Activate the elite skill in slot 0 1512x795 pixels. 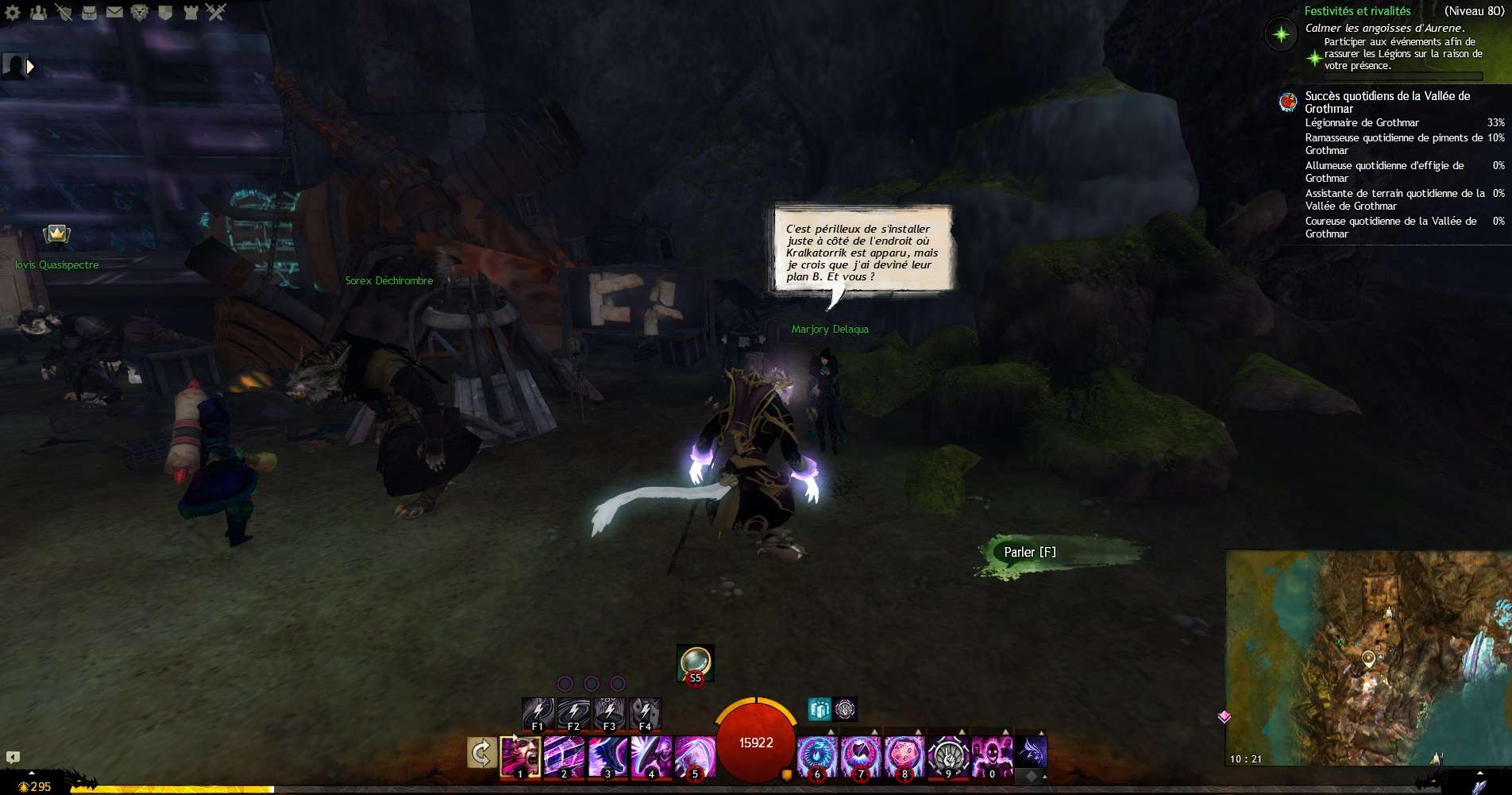pyautogui.click(x=991, y=755)
